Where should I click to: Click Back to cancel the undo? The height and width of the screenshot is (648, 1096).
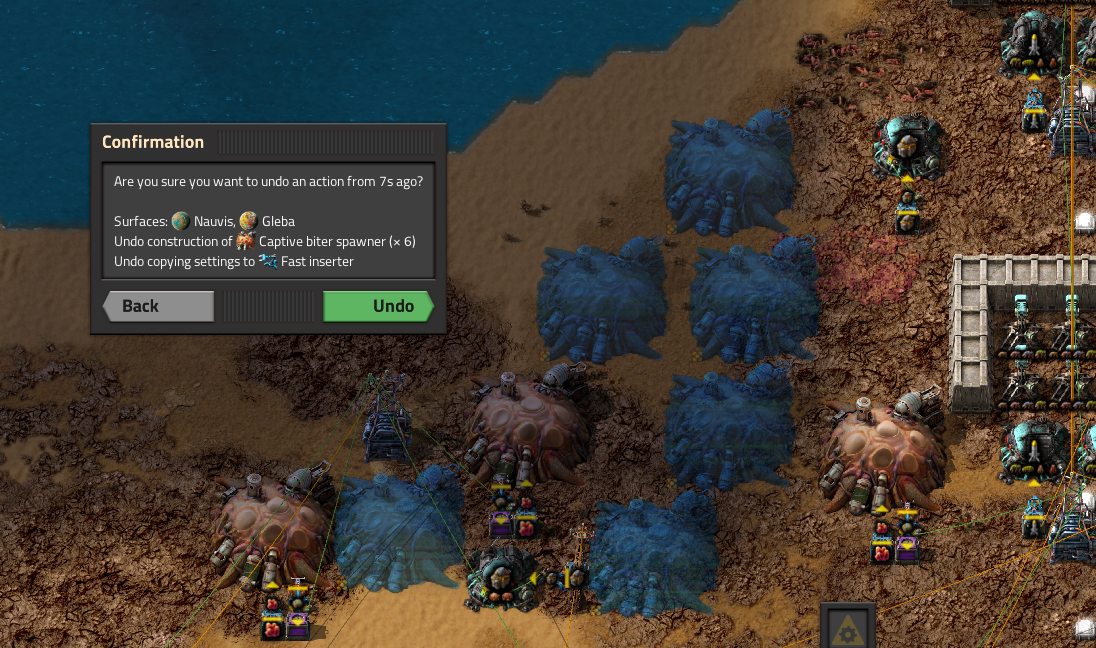[x=158, y=306]
